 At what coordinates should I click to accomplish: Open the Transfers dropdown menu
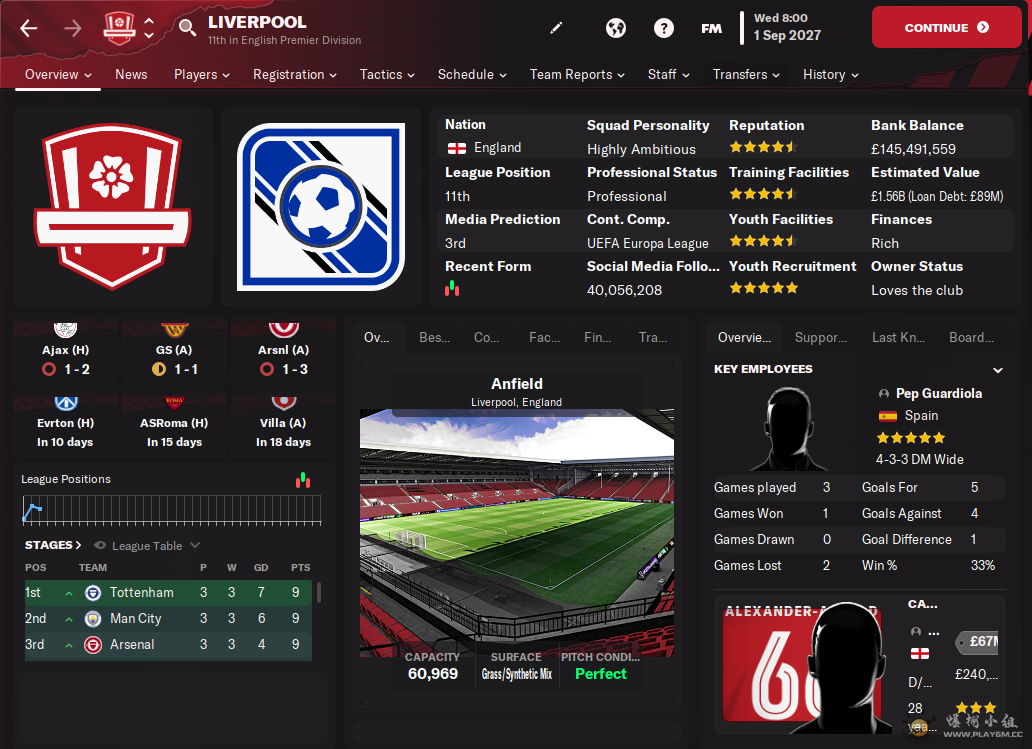(746, 74)
